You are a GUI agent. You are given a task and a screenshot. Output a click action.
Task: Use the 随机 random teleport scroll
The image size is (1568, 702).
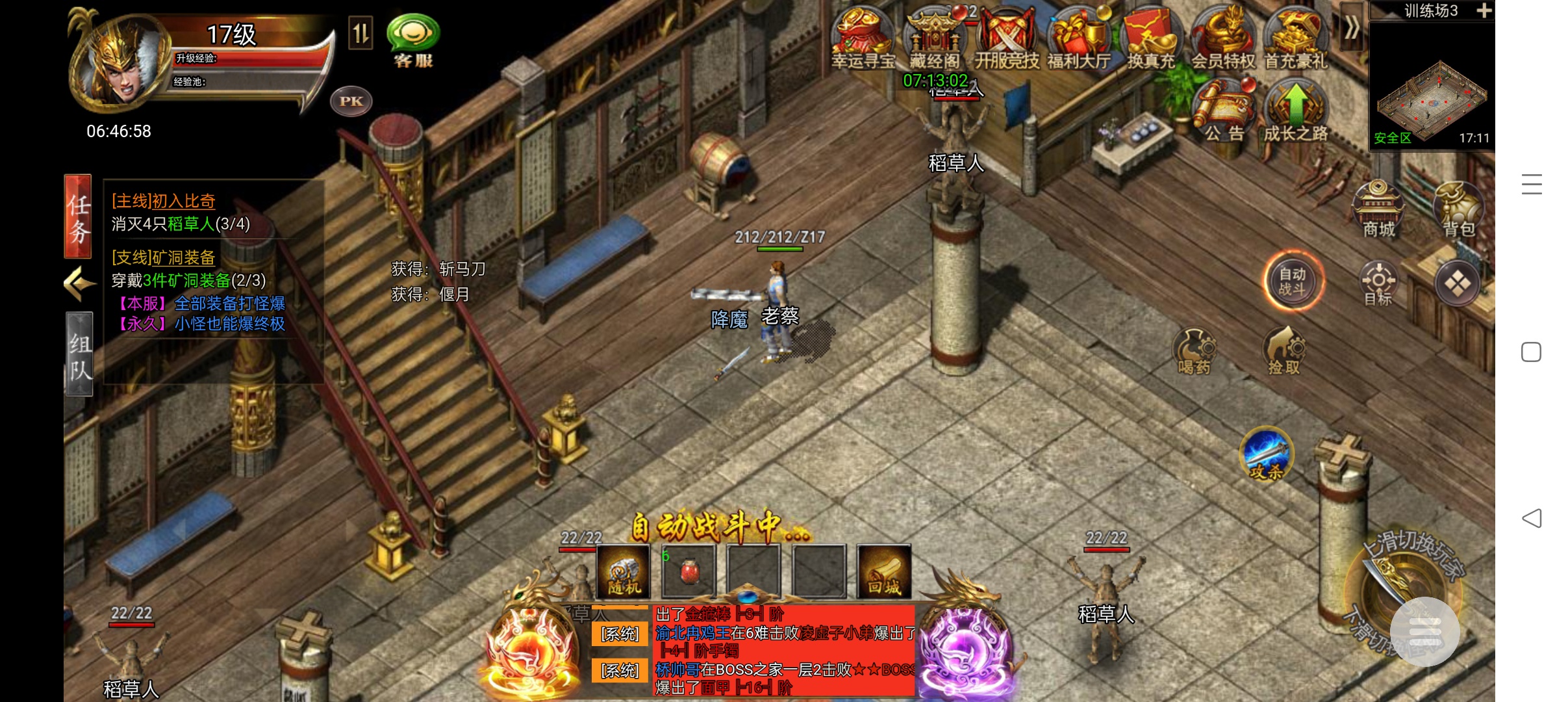coord(624,571)
